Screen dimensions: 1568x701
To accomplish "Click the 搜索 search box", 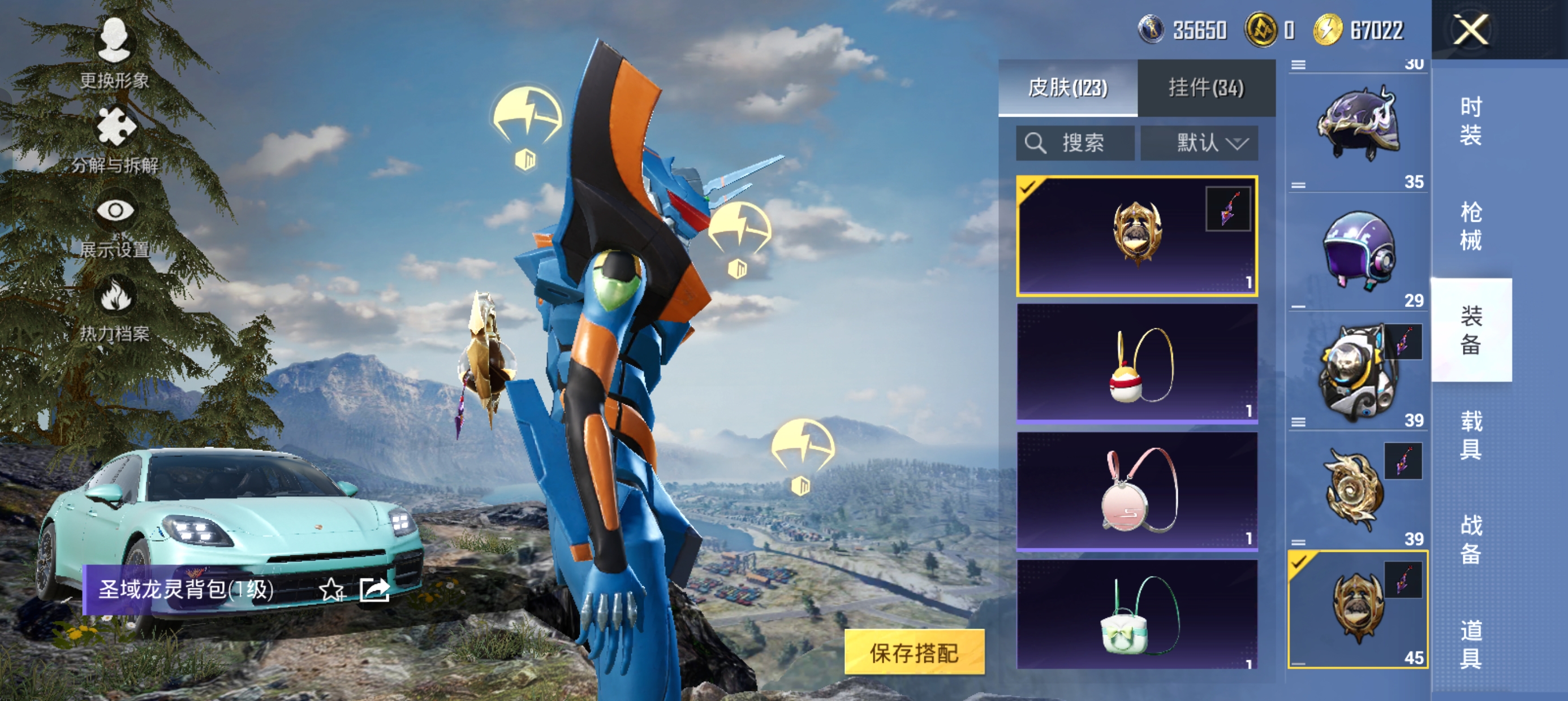I will (x=1075, y=144).
